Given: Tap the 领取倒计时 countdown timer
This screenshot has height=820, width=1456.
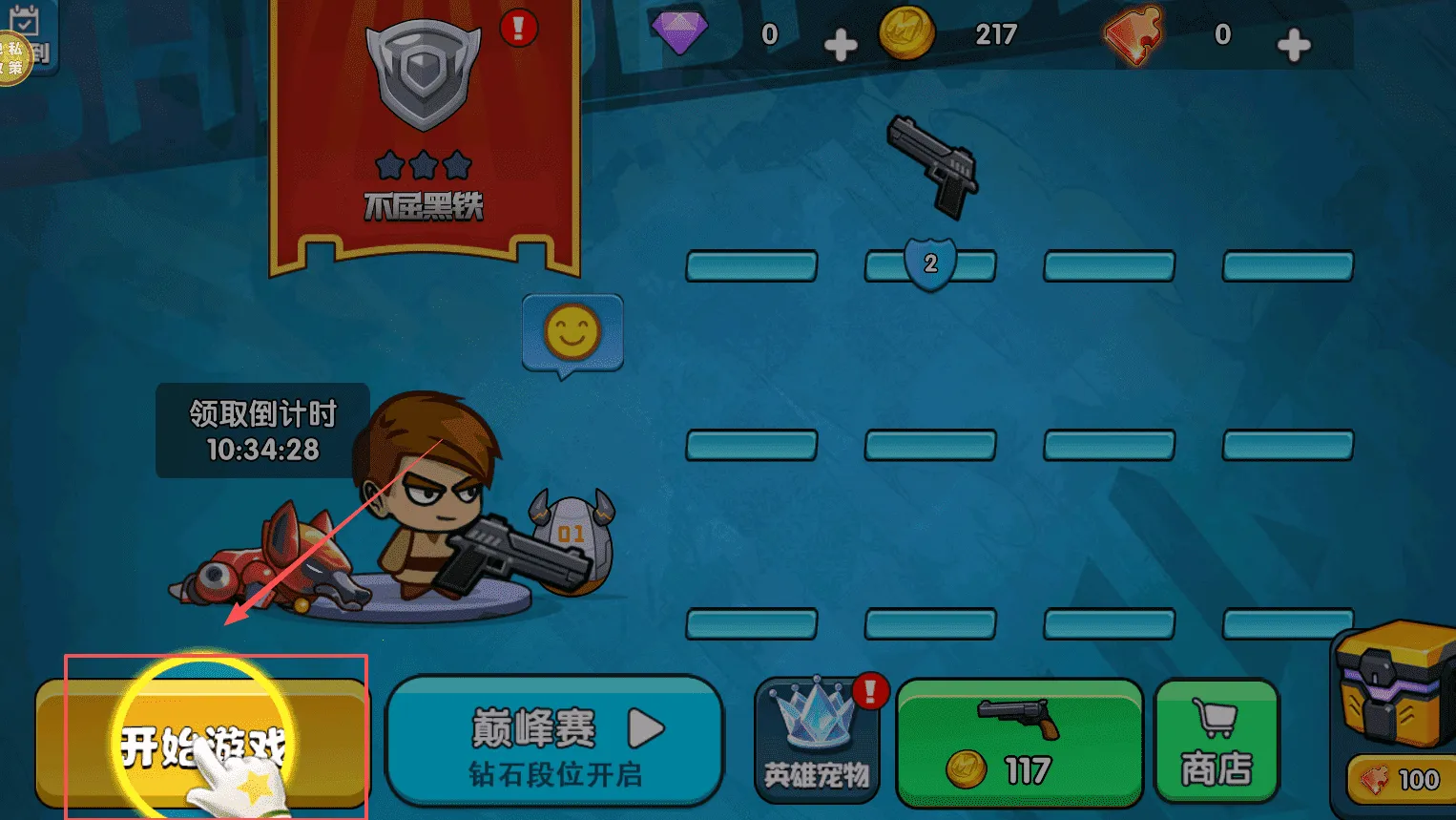Looking at the screenshot, I should pos(261,430).
